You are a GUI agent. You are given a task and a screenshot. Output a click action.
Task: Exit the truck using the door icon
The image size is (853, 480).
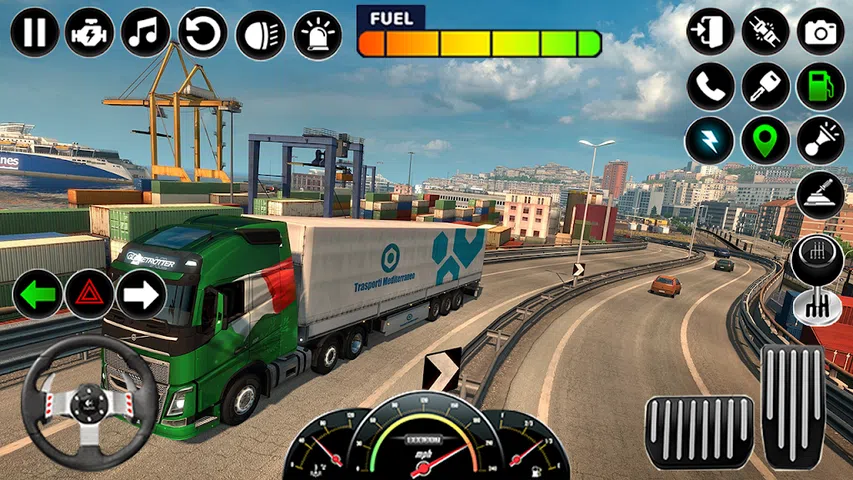tap(710, 32)
